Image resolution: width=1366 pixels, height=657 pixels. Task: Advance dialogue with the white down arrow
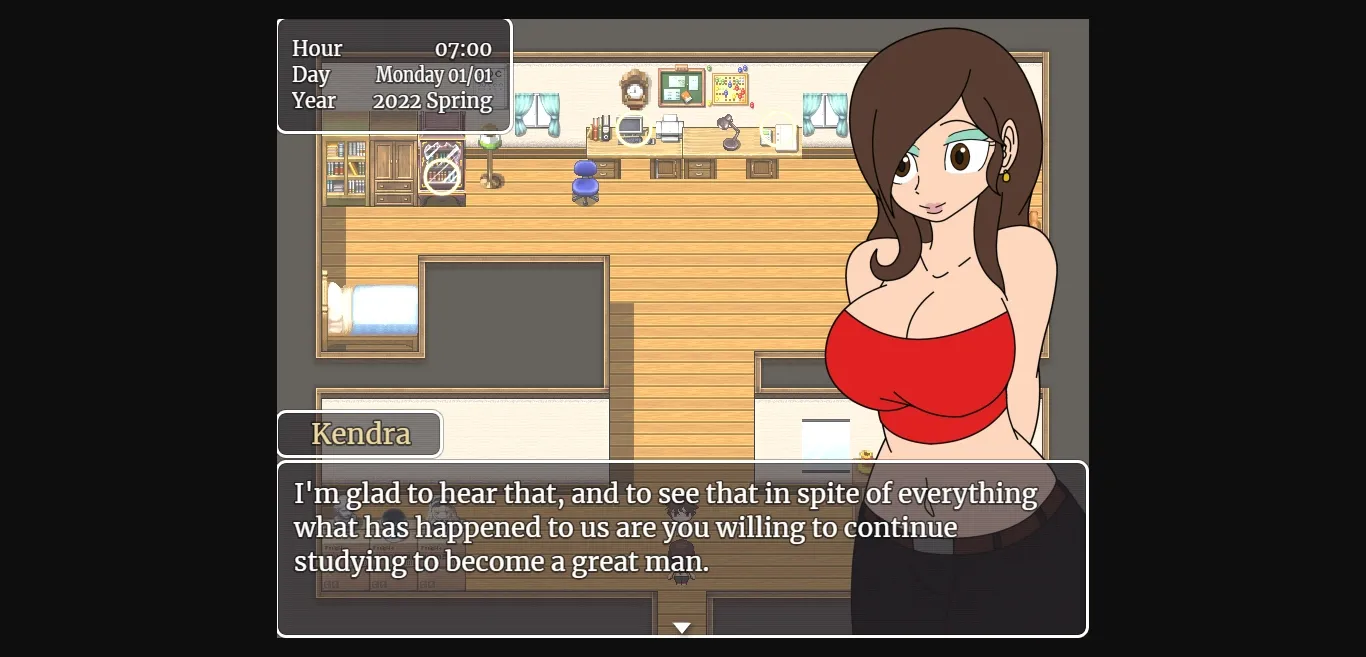682,627
